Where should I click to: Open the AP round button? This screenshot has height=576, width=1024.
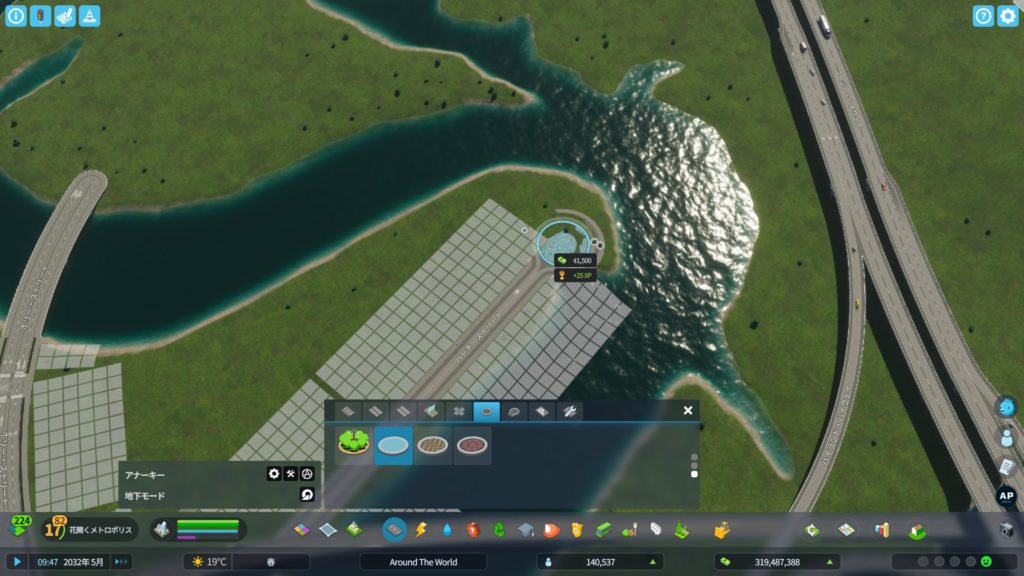[x=1007, y=495]
